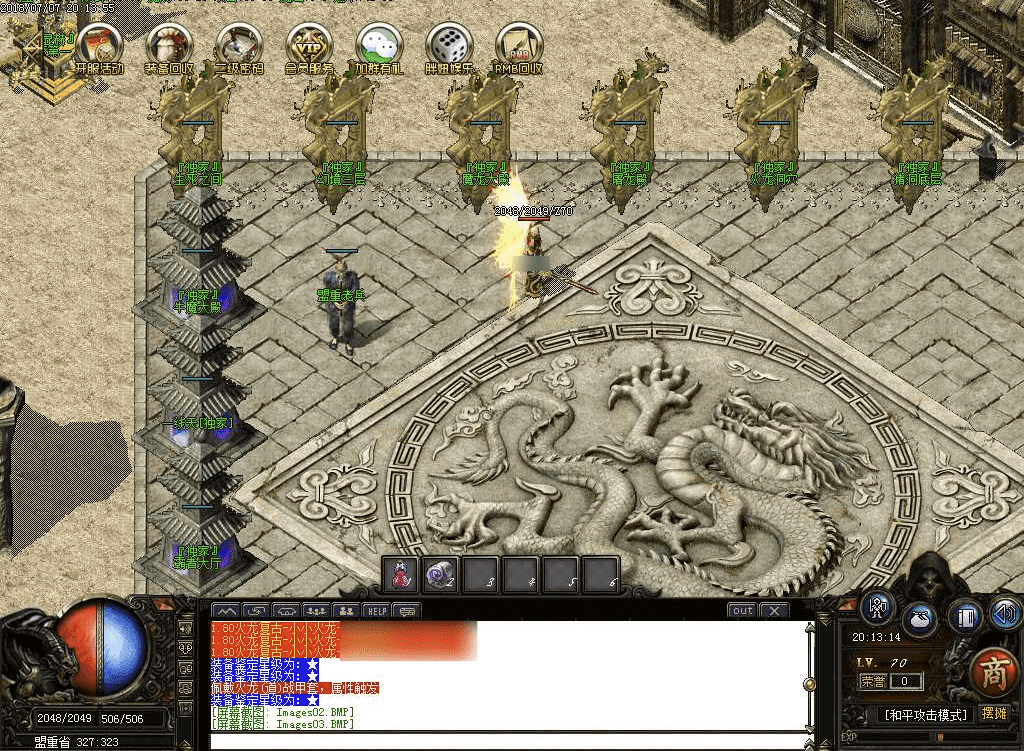Use the red potion in hotbar slot 1
This screenshot has height=751, width=1024.
pos(402,574)
